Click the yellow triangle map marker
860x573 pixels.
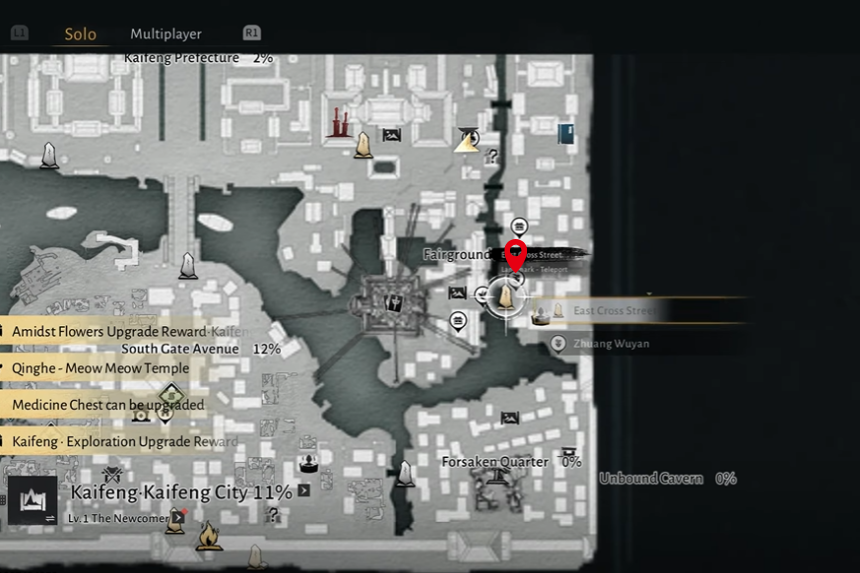tap(467, 140)
